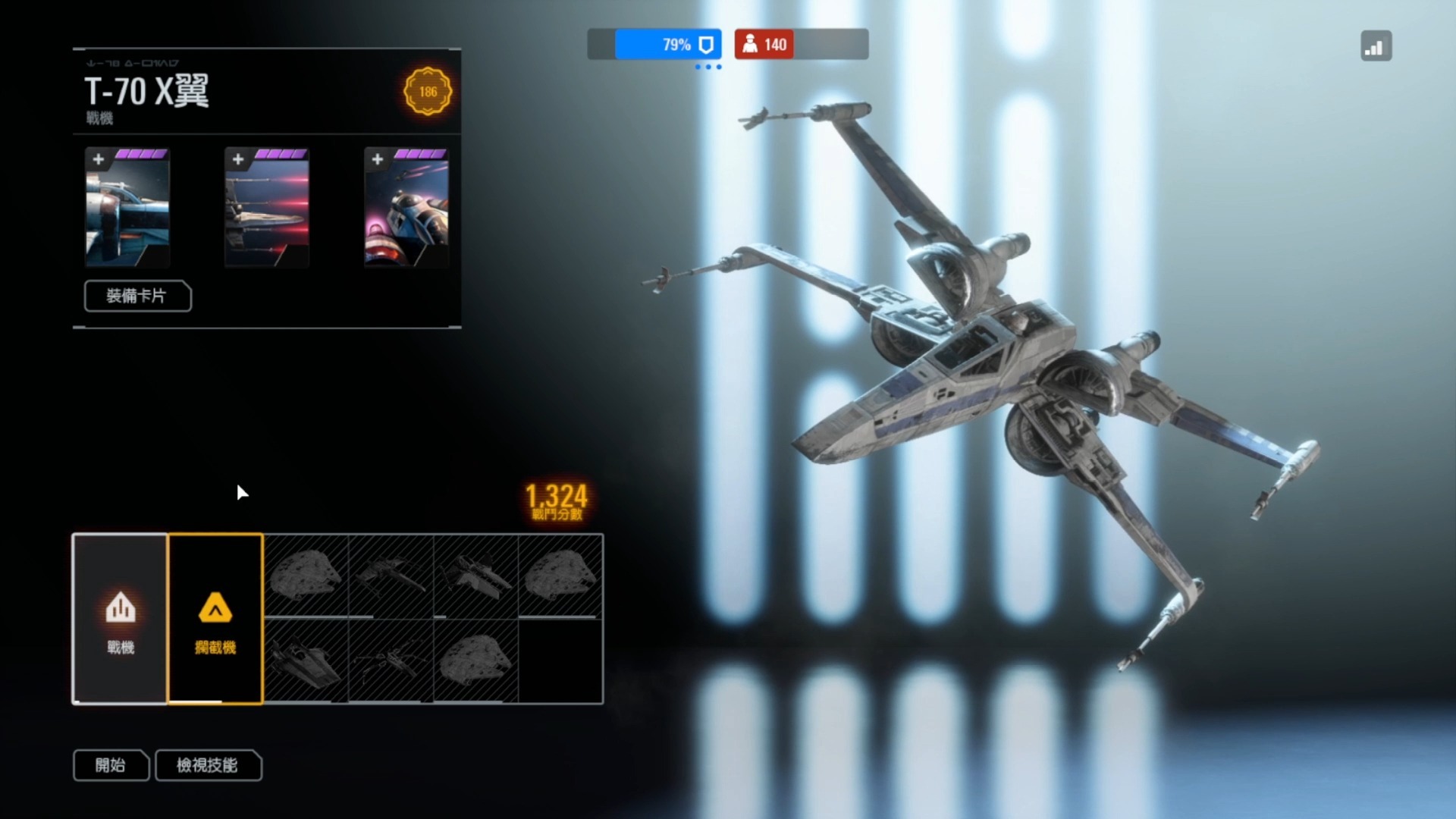
Task: Open the scoreboard bars icon
Action: click(x=1376, y=46)
